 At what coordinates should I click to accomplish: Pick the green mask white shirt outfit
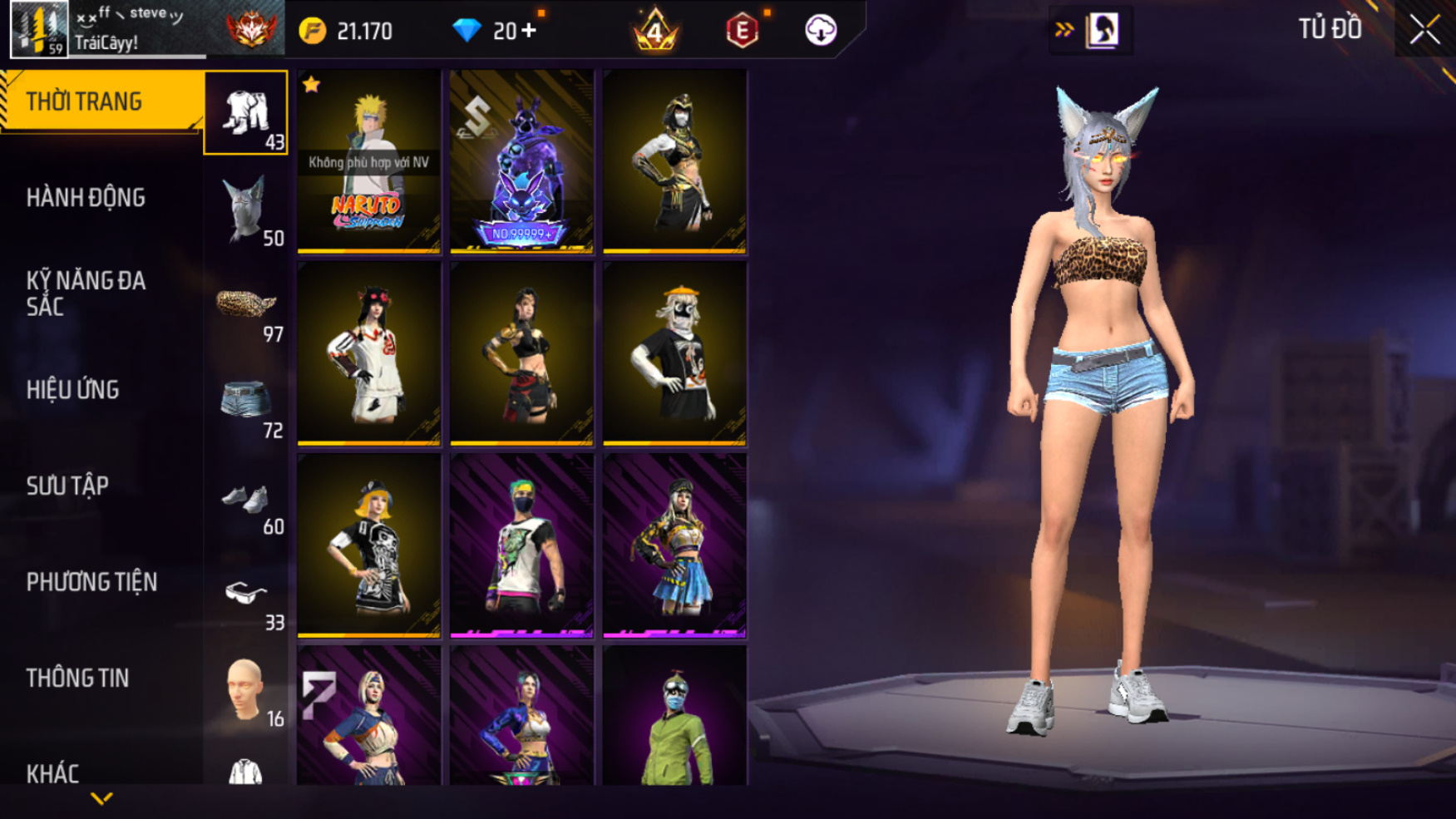[521, 545]
